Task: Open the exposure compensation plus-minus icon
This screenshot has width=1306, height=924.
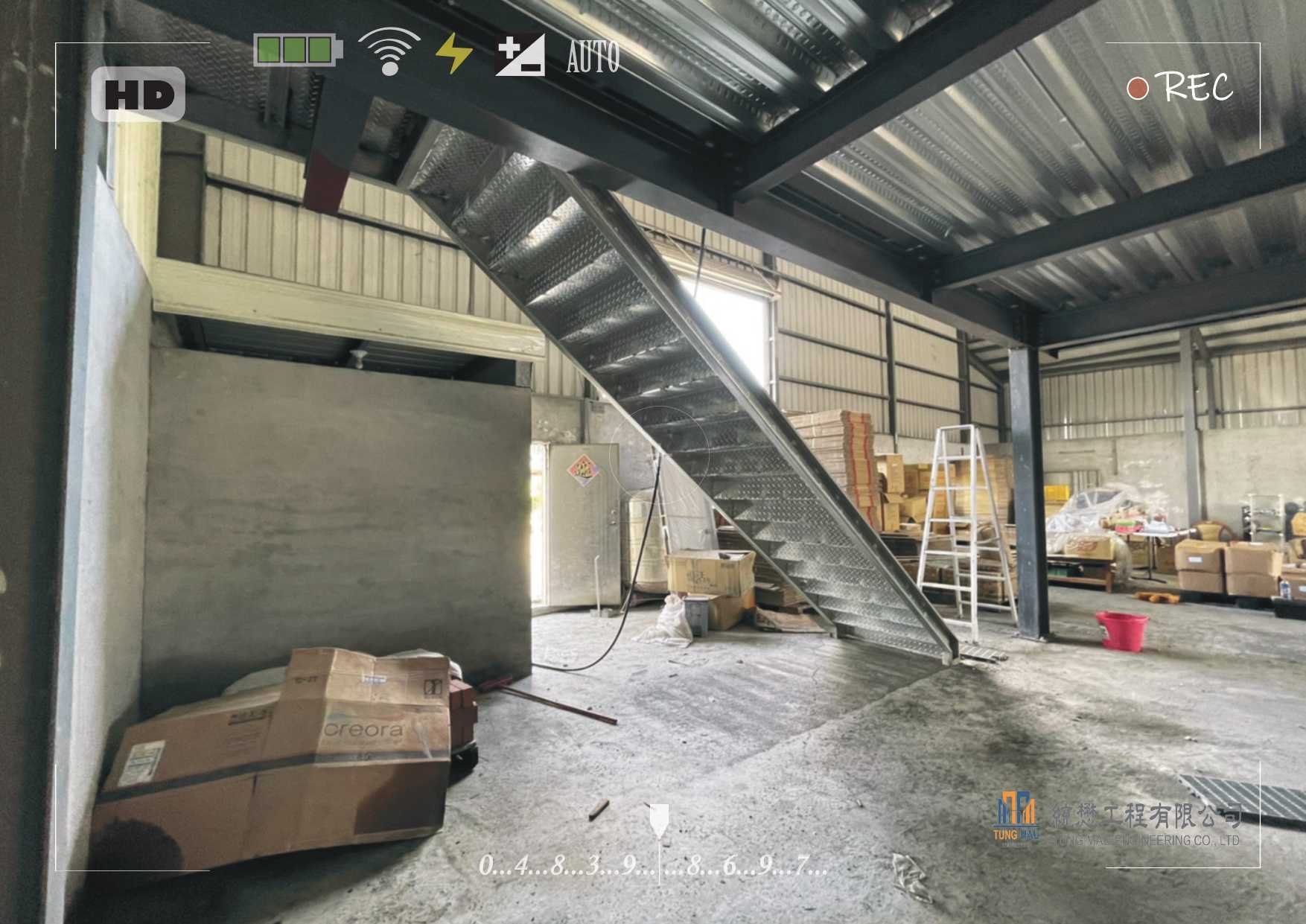Action: click(x=520, y=54)
